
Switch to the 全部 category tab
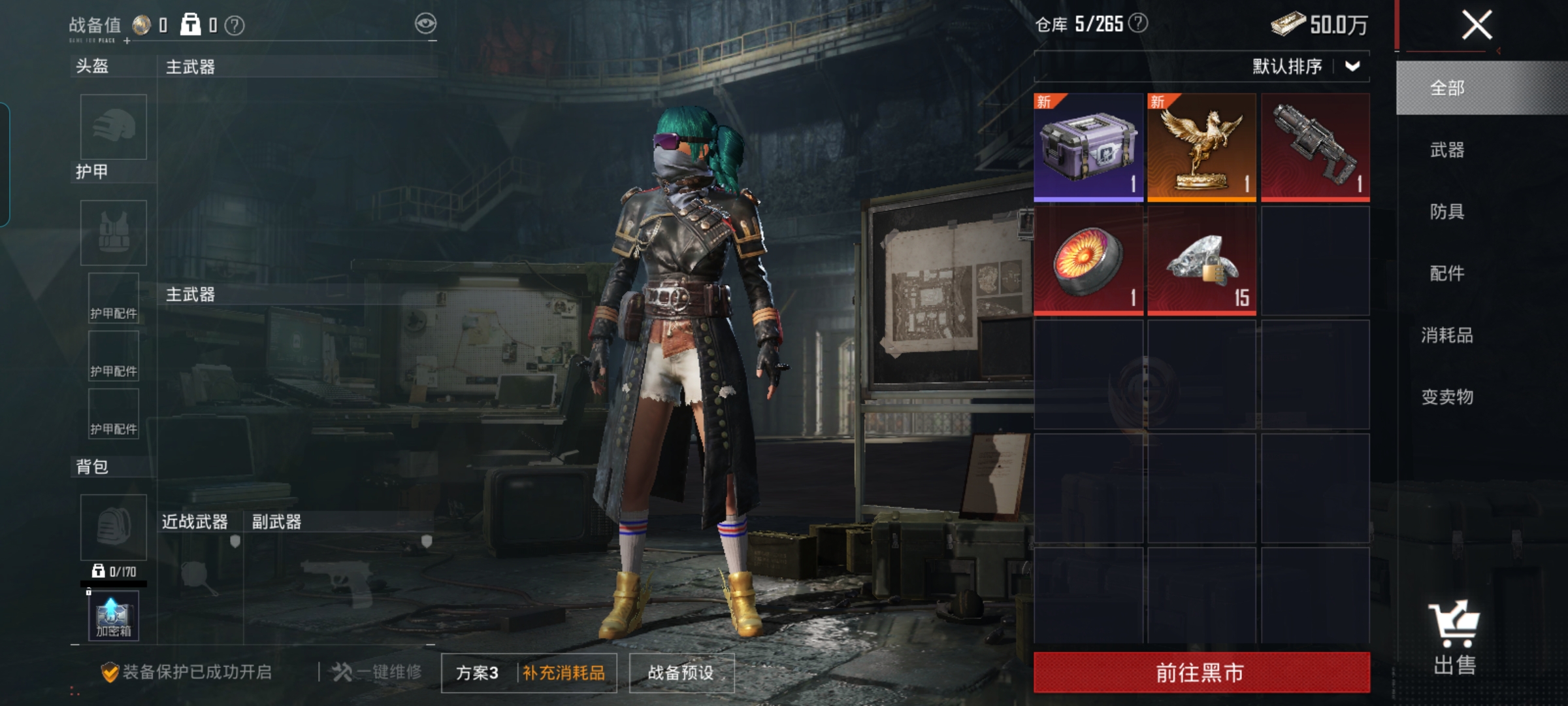1447,88
